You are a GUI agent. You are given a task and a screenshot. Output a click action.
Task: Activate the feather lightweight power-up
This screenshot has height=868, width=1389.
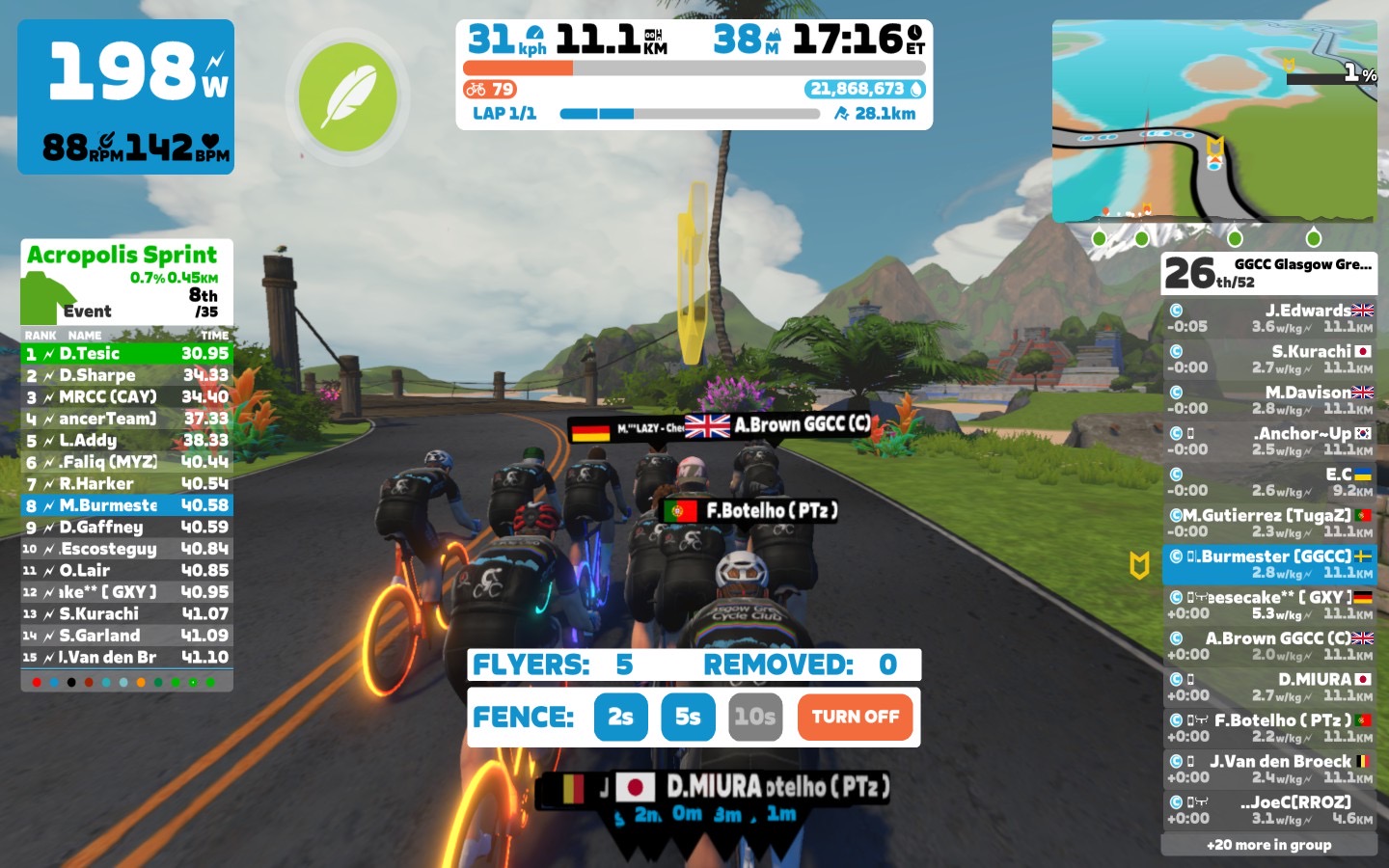(347, 97)
